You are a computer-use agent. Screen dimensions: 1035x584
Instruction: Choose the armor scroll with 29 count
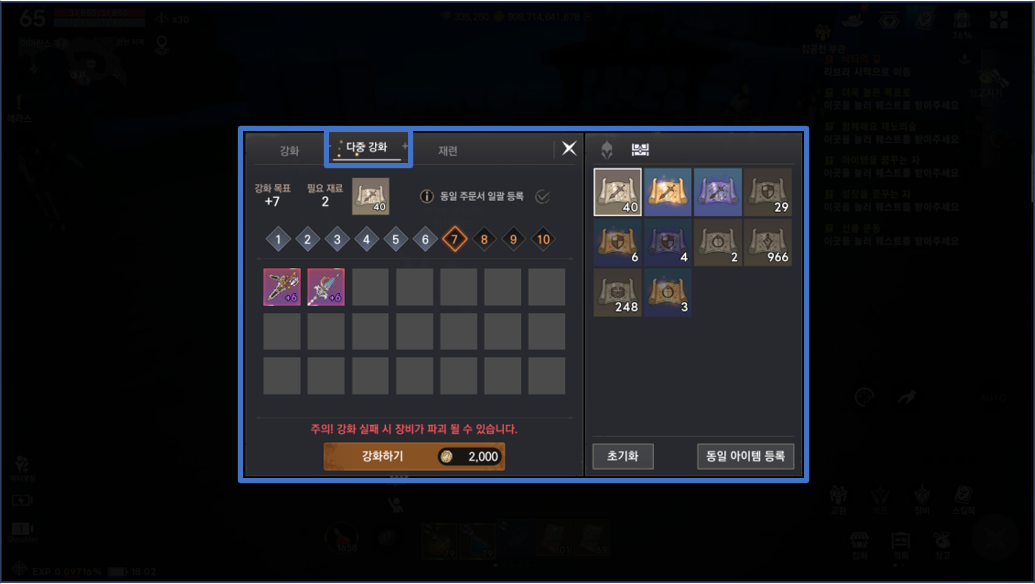pos(768,192)
